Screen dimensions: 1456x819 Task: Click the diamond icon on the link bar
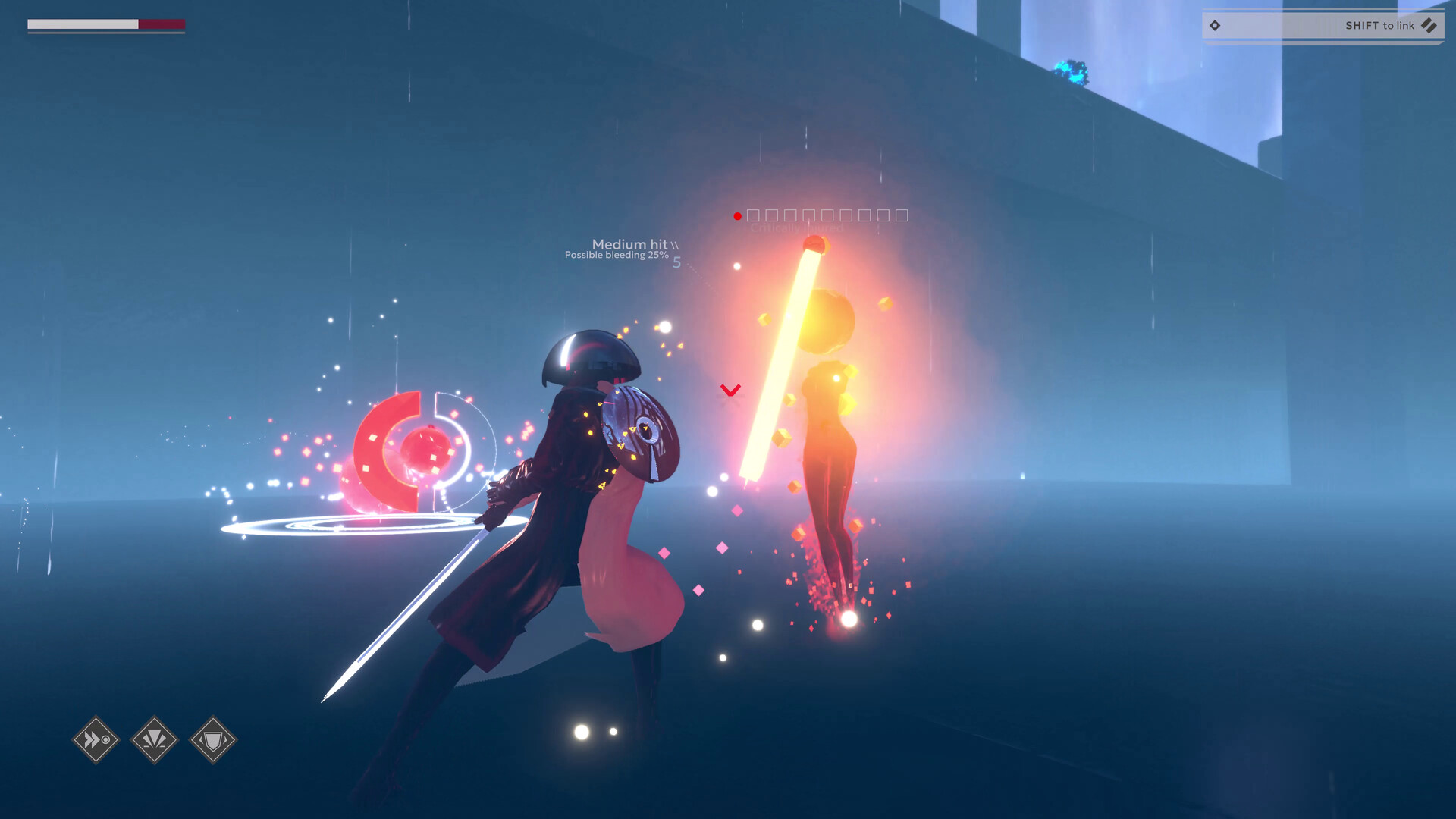1216,25
